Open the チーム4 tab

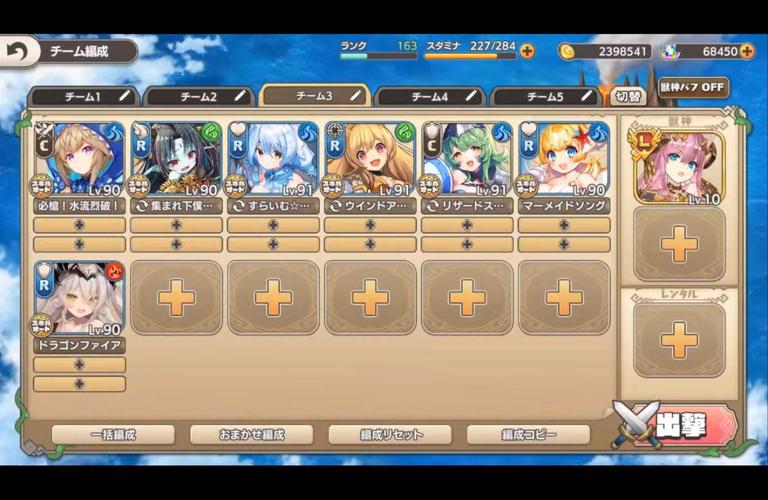pyautogui.click(x=430, y=96)
